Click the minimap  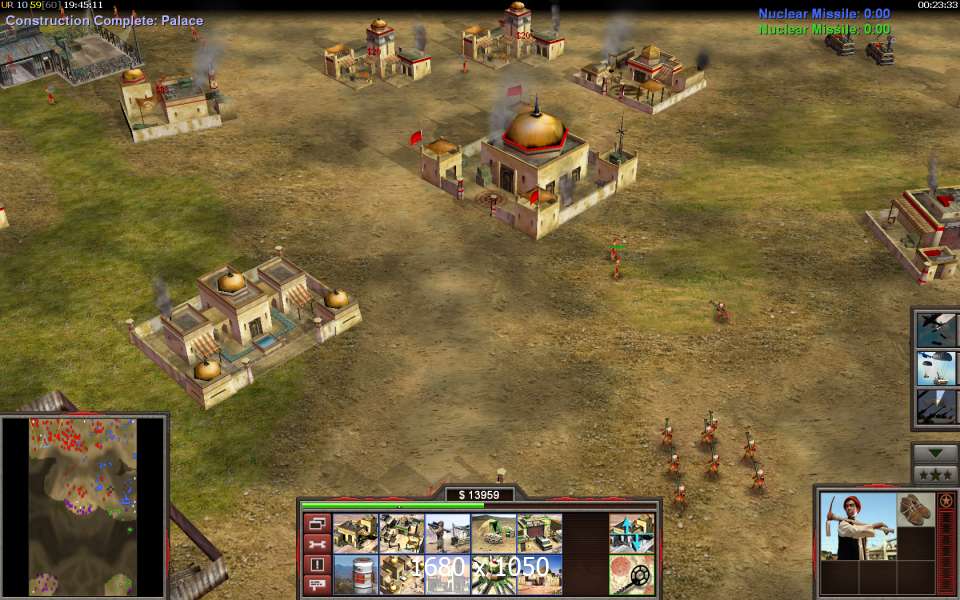click(x=84, y=506)
